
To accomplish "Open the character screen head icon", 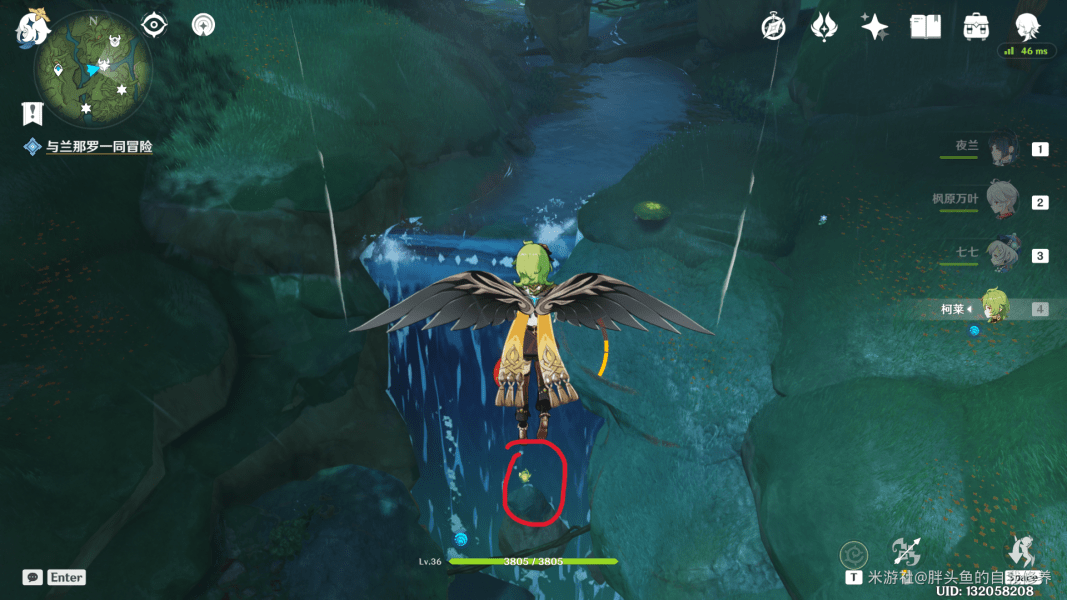I will click(1027, 27).
